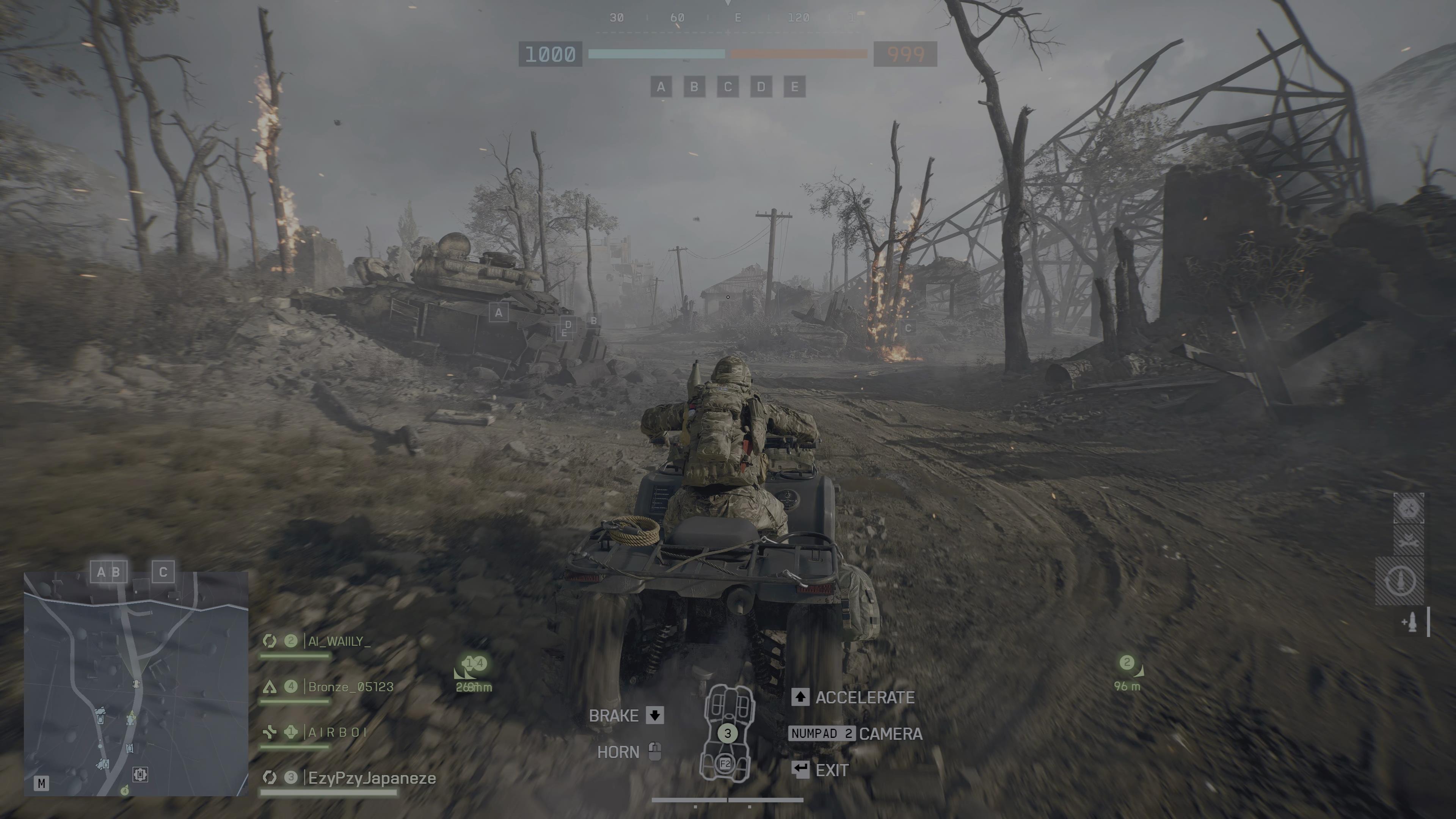Click the ATV seat layout diagram
The width and height of the screenshot is (1456, 819).
[x=728, y=733]
